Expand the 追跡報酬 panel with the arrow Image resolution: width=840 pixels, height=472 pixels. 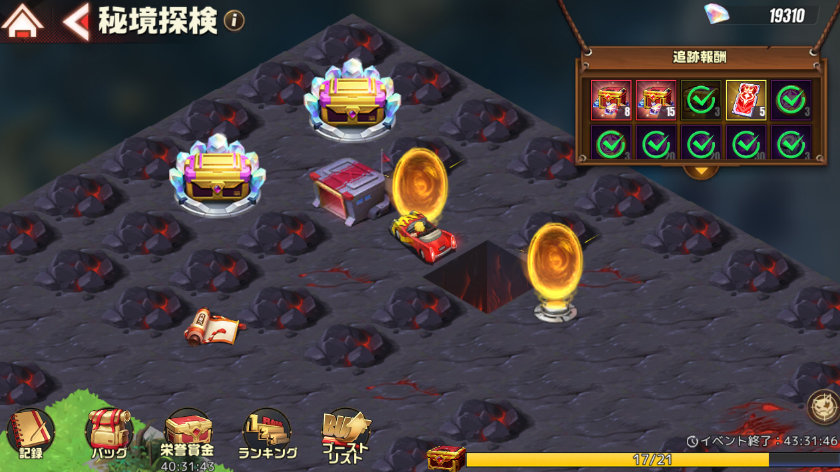pos(701,169)
